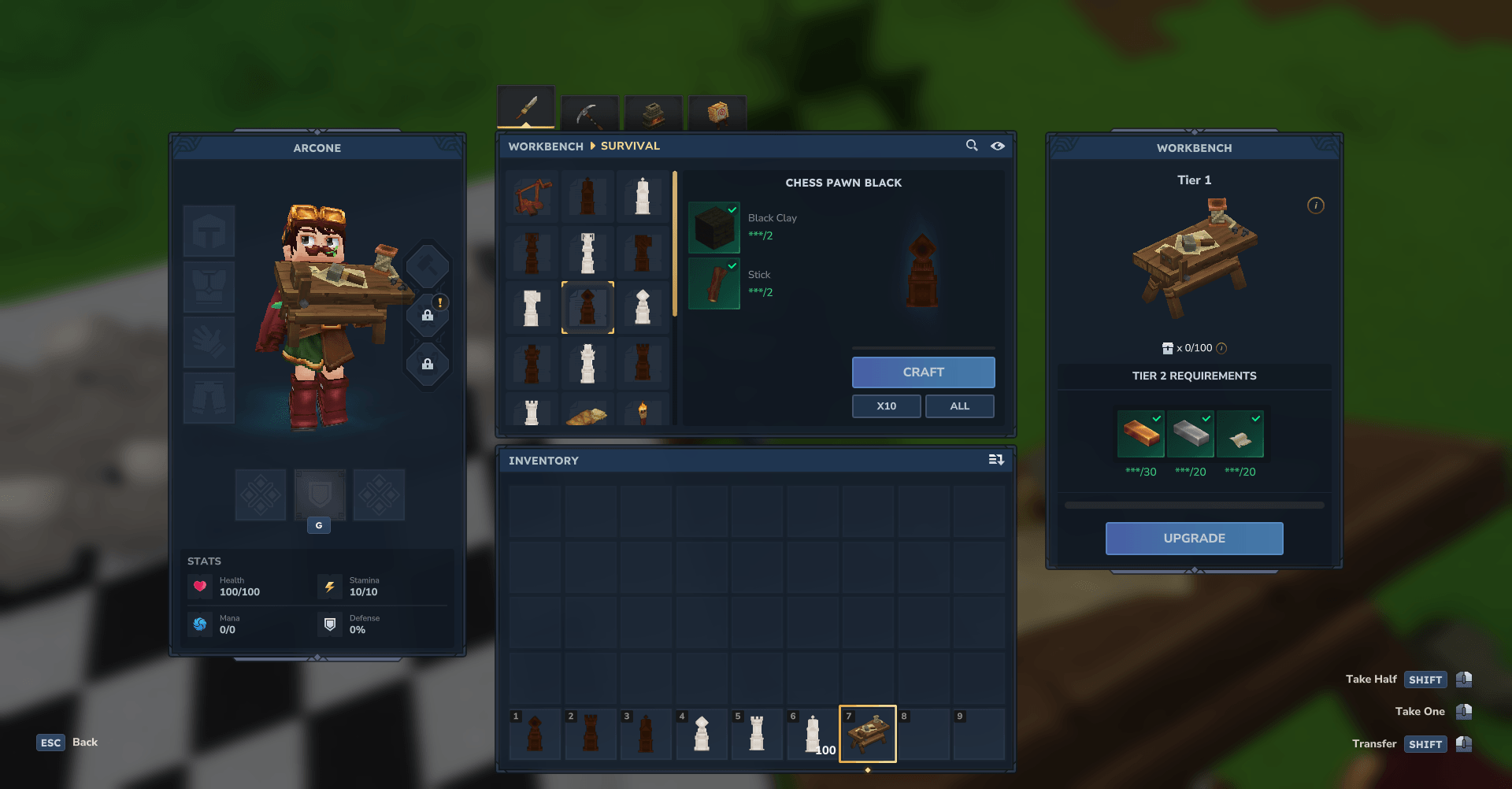Image resolution: width=1512 pixels, height=789 pixels.
Task: Toggle the eye visibility filter
Action: point(998,146)
